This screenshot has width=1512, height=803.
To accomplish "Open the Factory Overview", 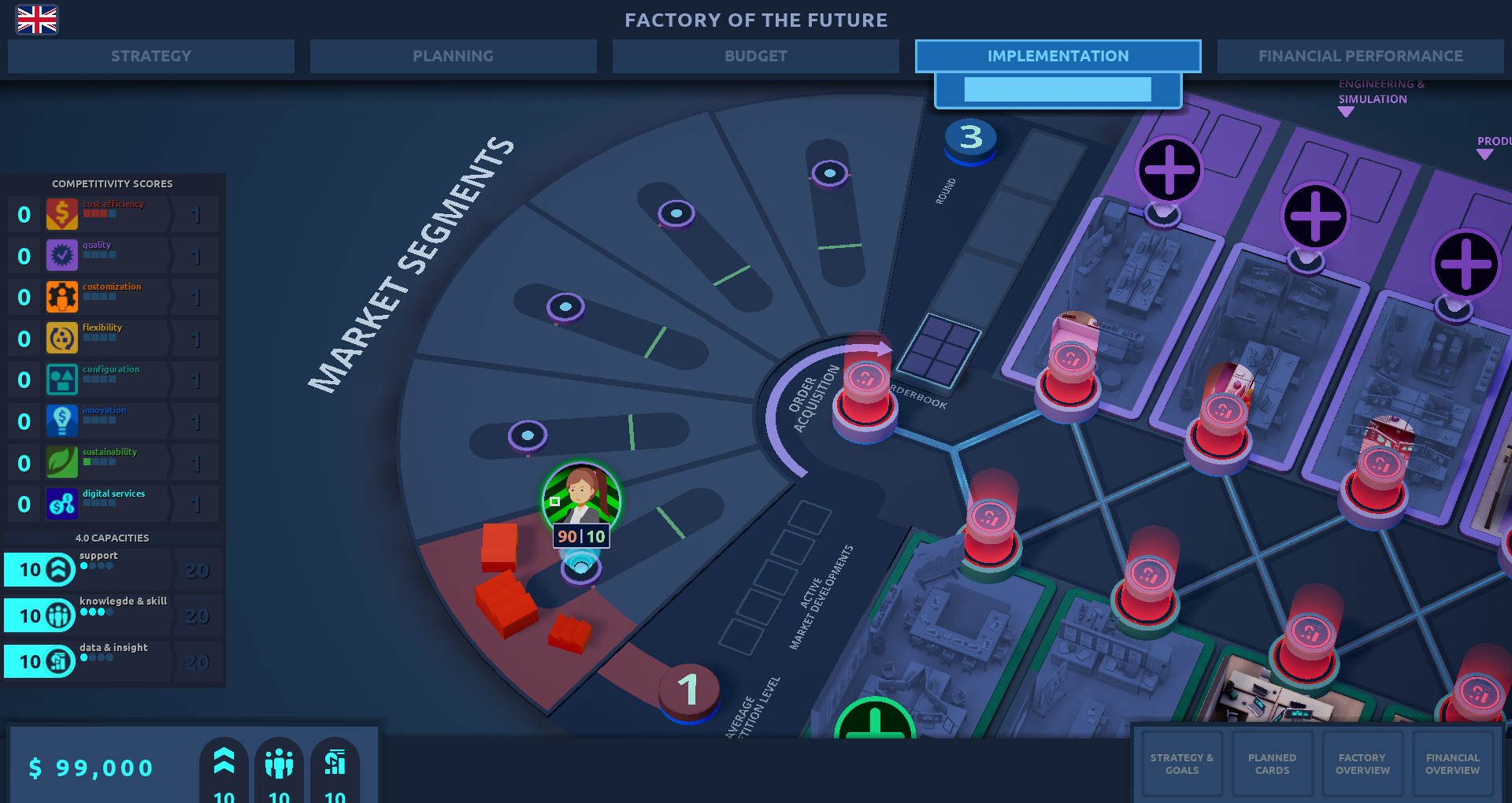I will (1362, 764).
